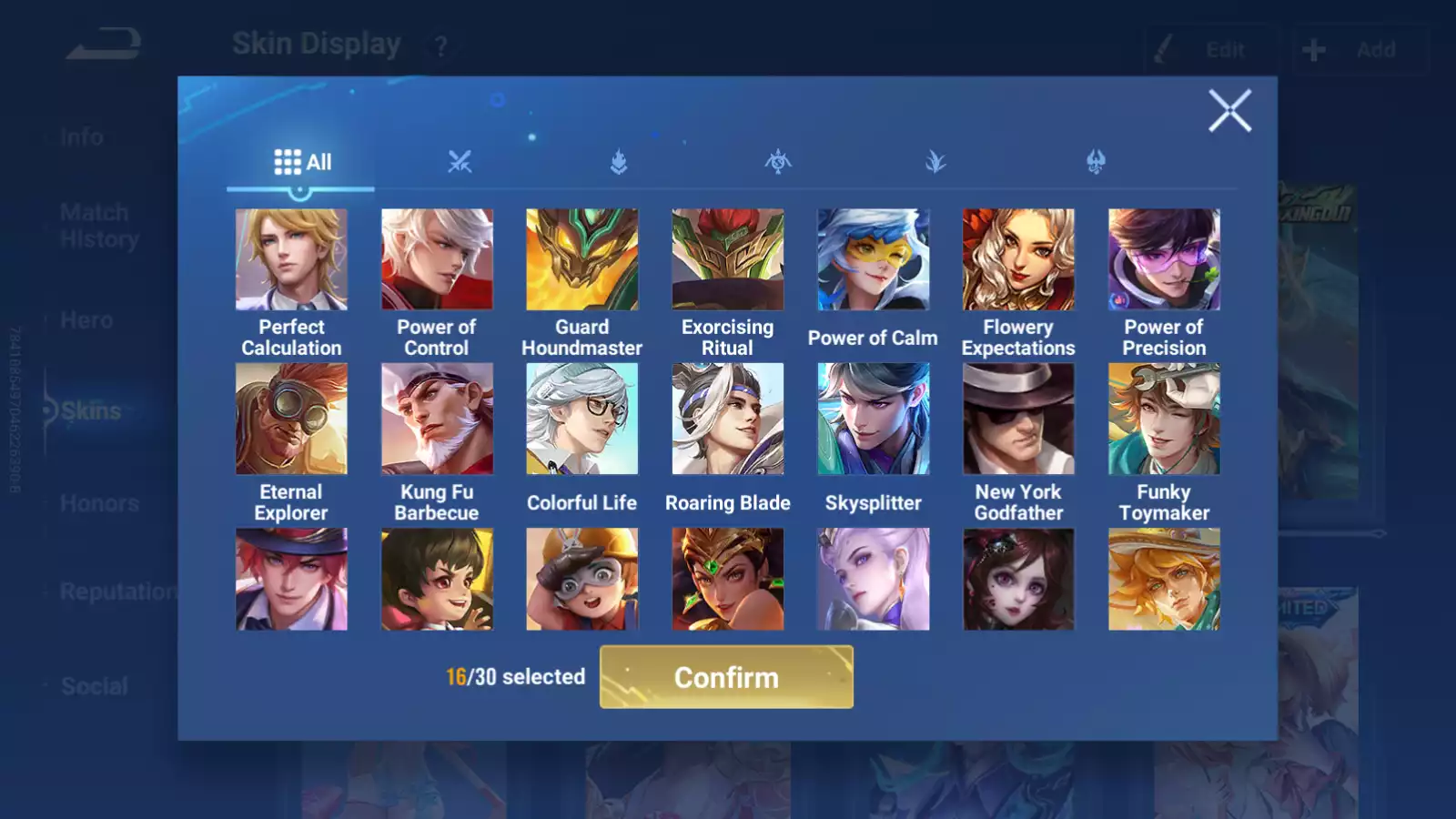
Task: Close the skin selection dialog
Action: (1230, 111)
